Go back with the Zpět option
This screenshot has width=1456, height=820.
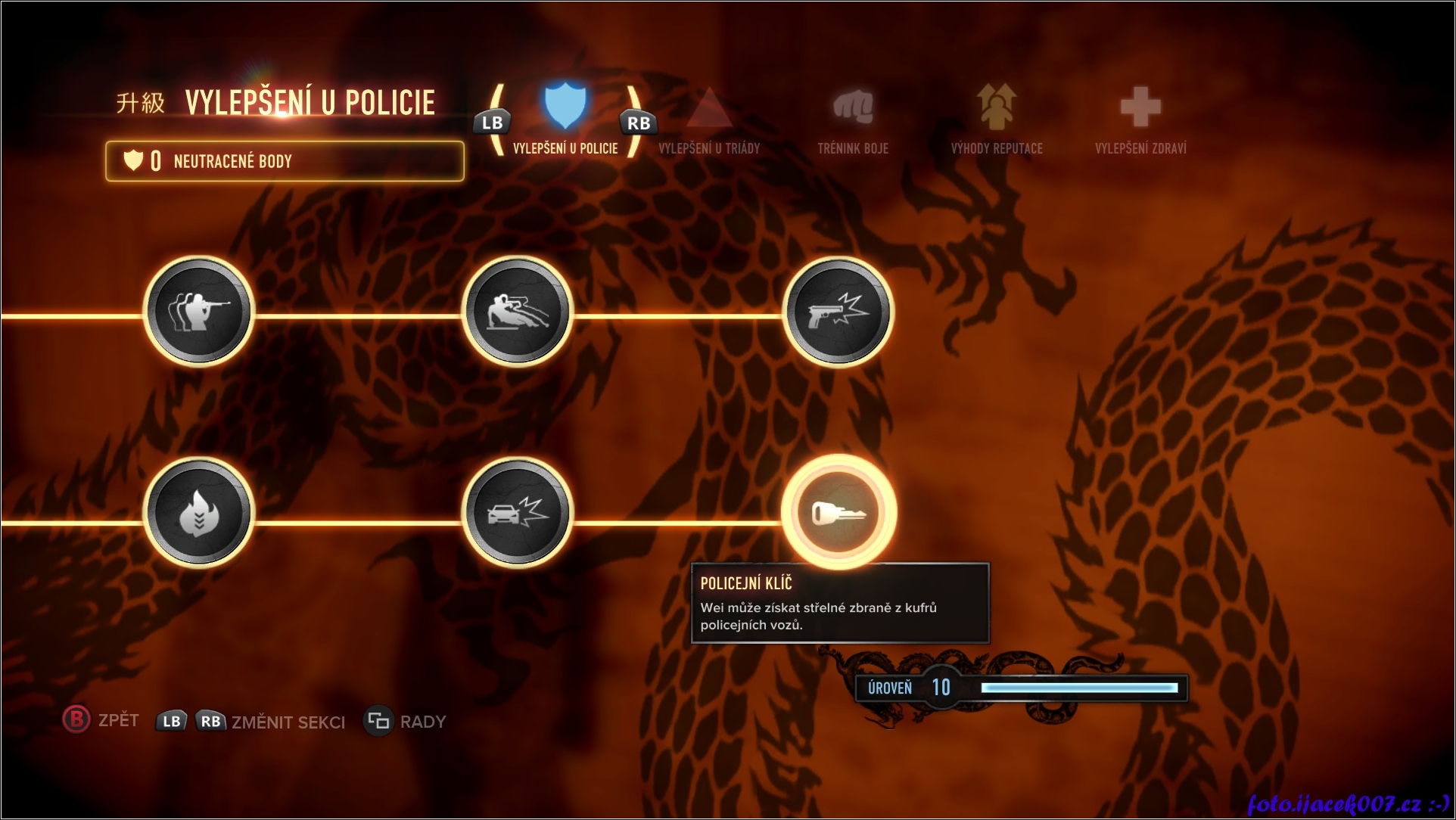click(x=101, y=720)
